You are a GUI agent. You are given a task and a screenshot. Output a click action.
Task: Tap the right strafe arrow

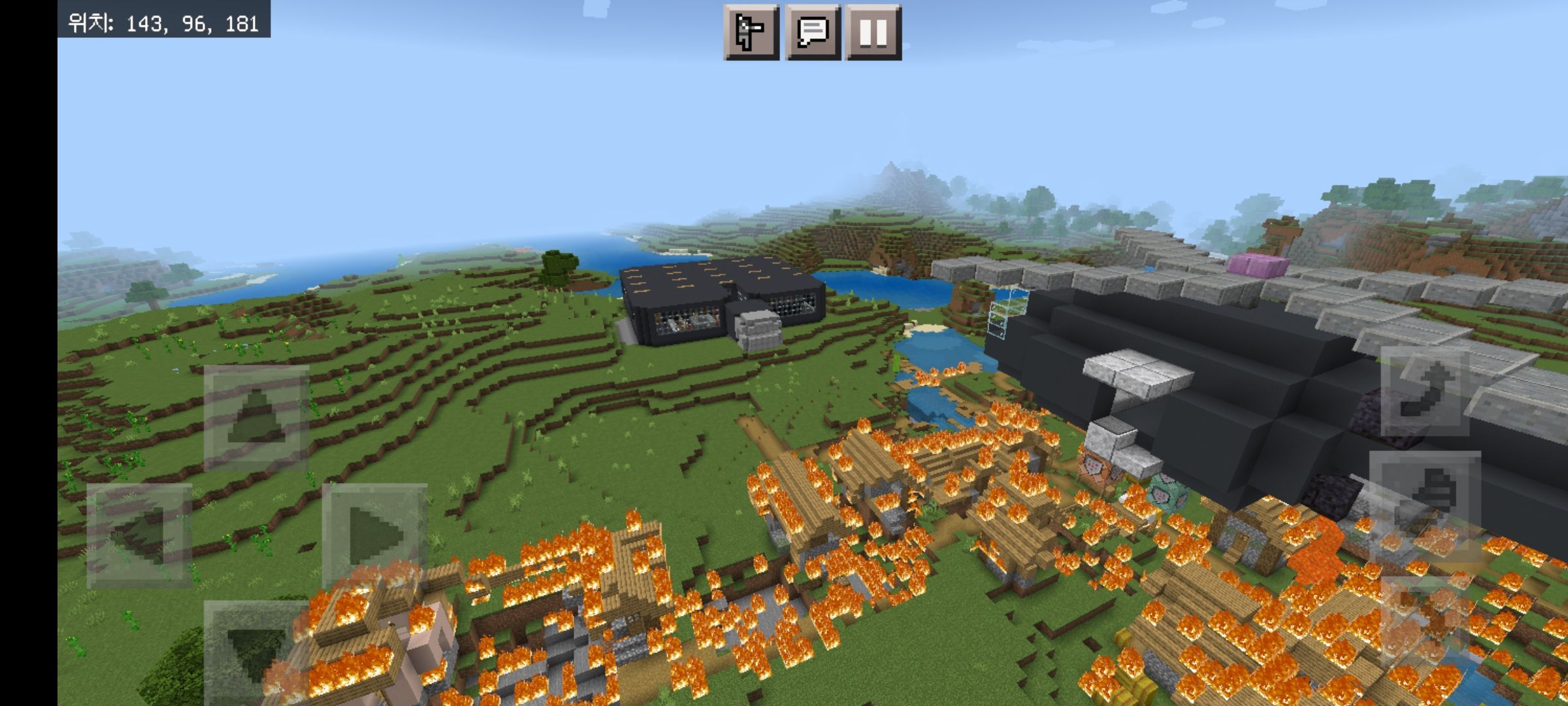tap(374, 536)
